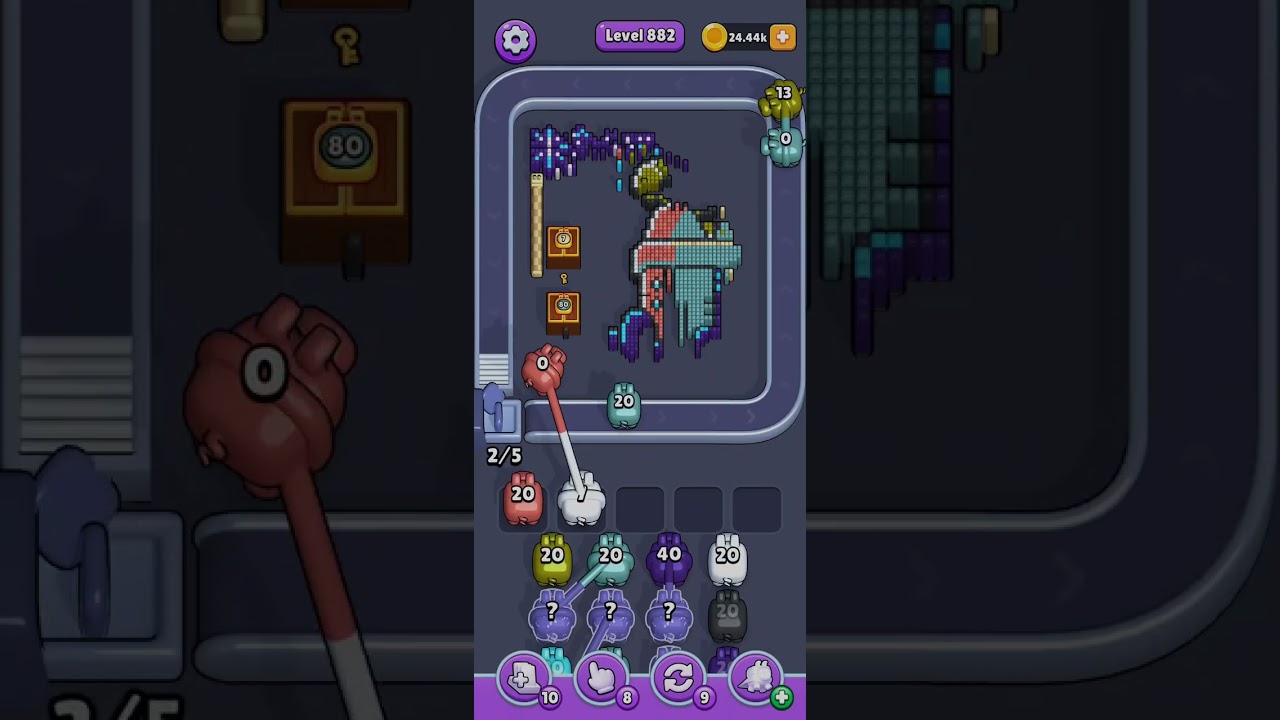Tap the yellow 20 creature in the lineup
This screenshot has height=720, width=1280.
[550, 557]
